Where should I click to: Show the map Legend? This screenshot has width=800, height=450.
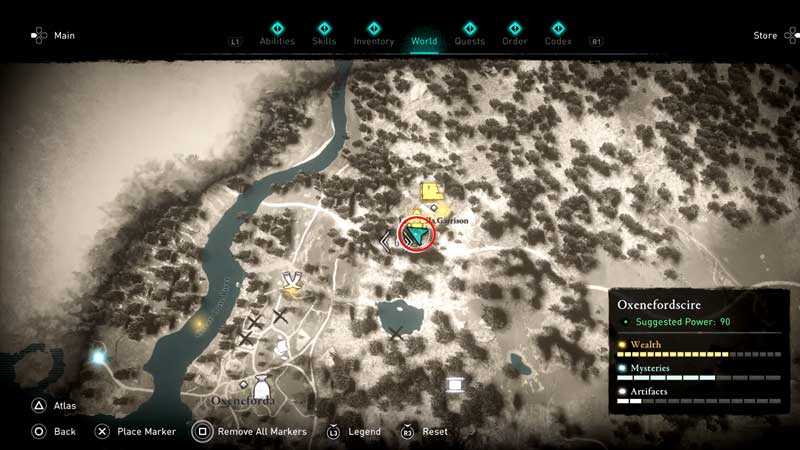pyautogui.click(x=364, y=432)
